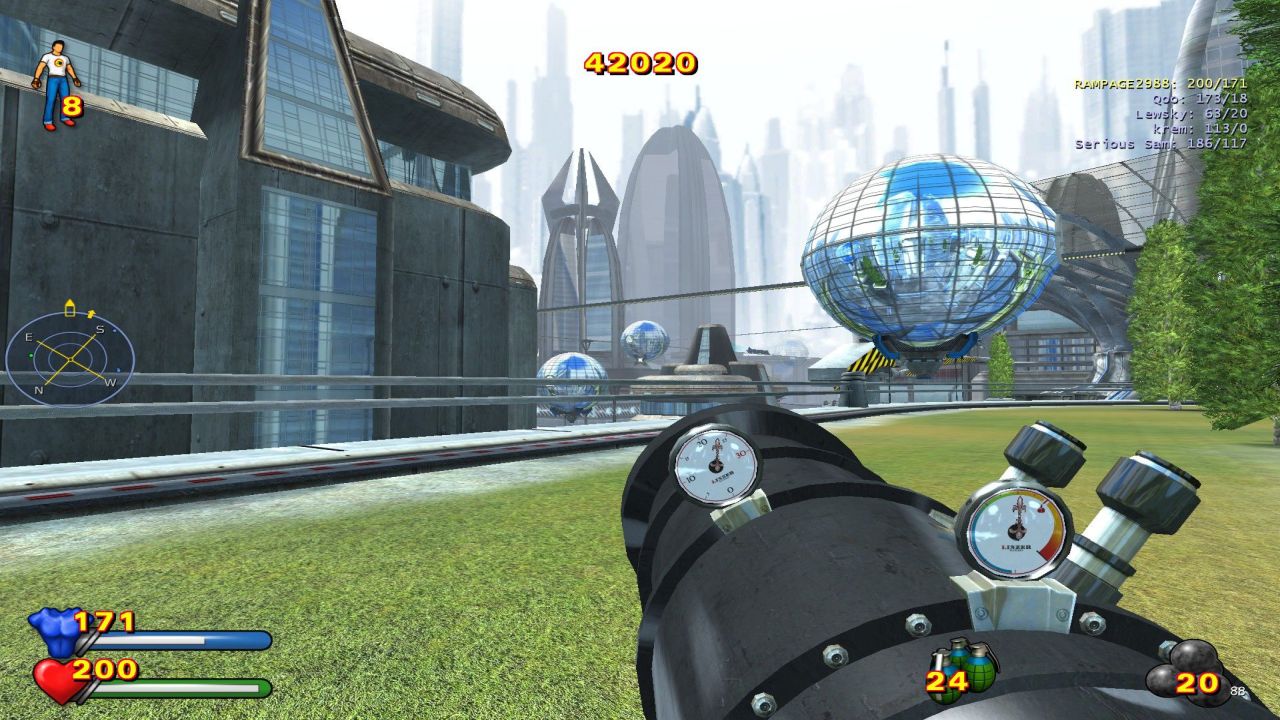
Task: Select the cannonball ammo icon
Action: (1187, 671)
